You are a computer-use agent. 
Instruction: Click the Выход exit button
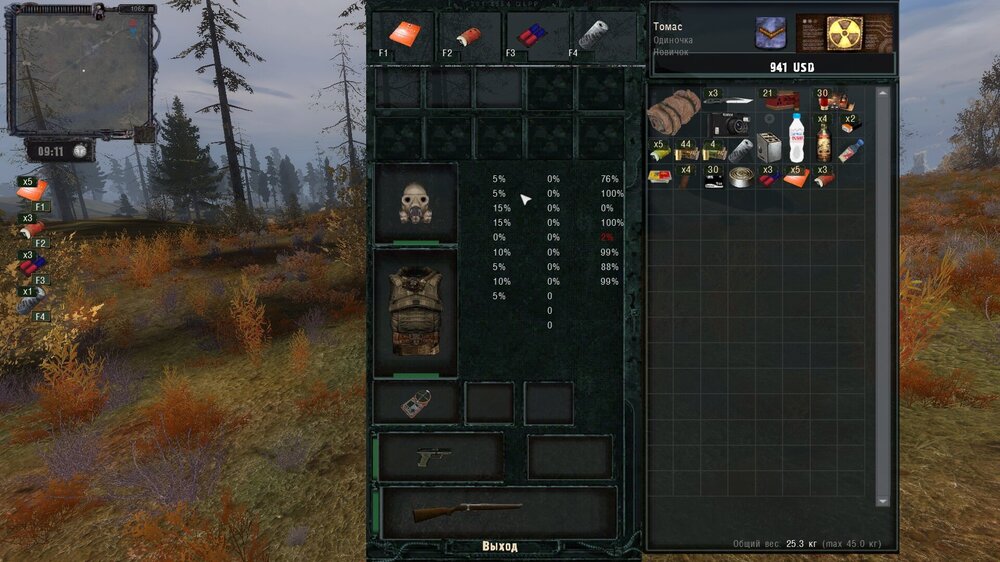[499, 547]
